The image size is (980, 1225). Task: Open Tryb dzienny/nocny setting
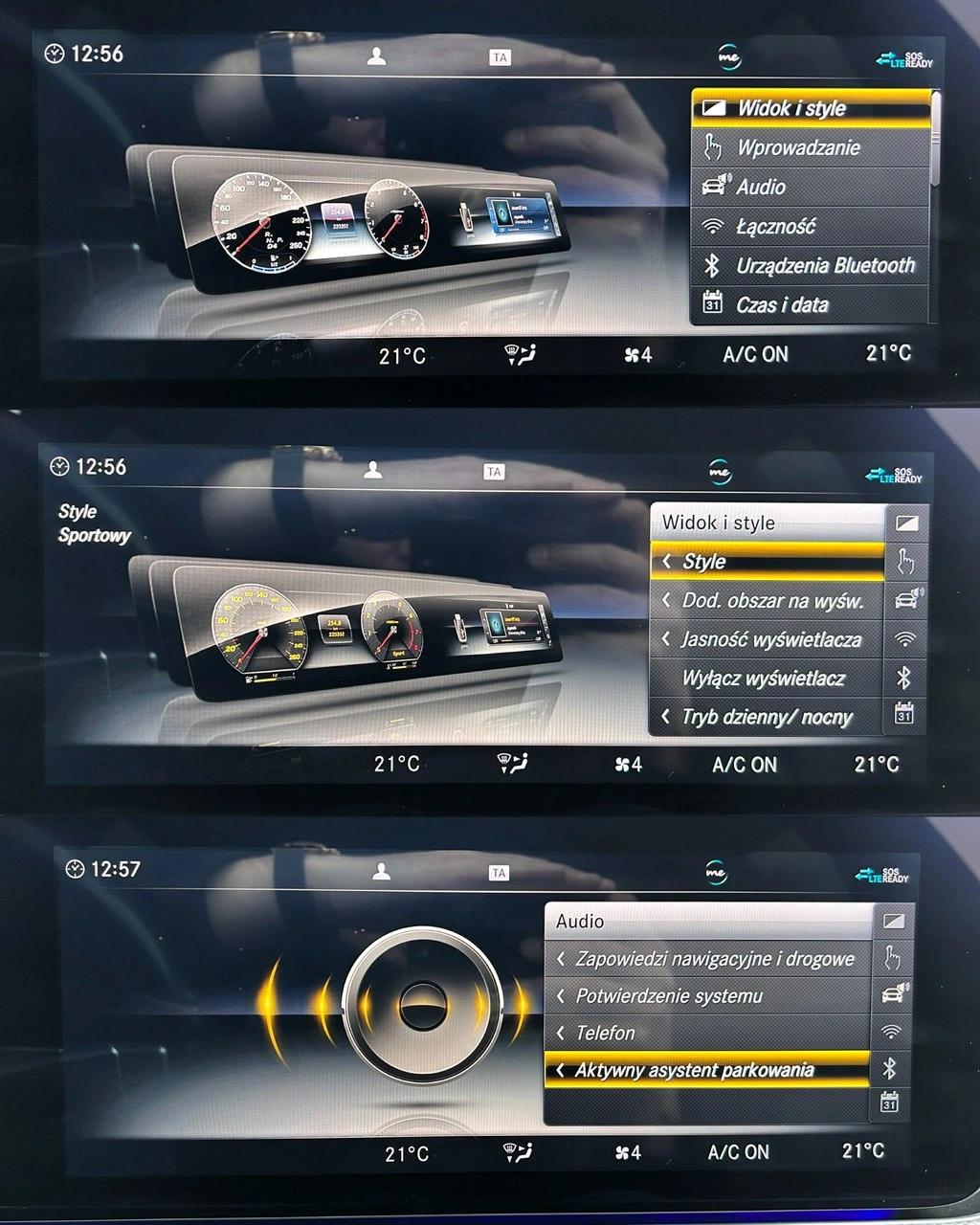[x=766, y=717]
